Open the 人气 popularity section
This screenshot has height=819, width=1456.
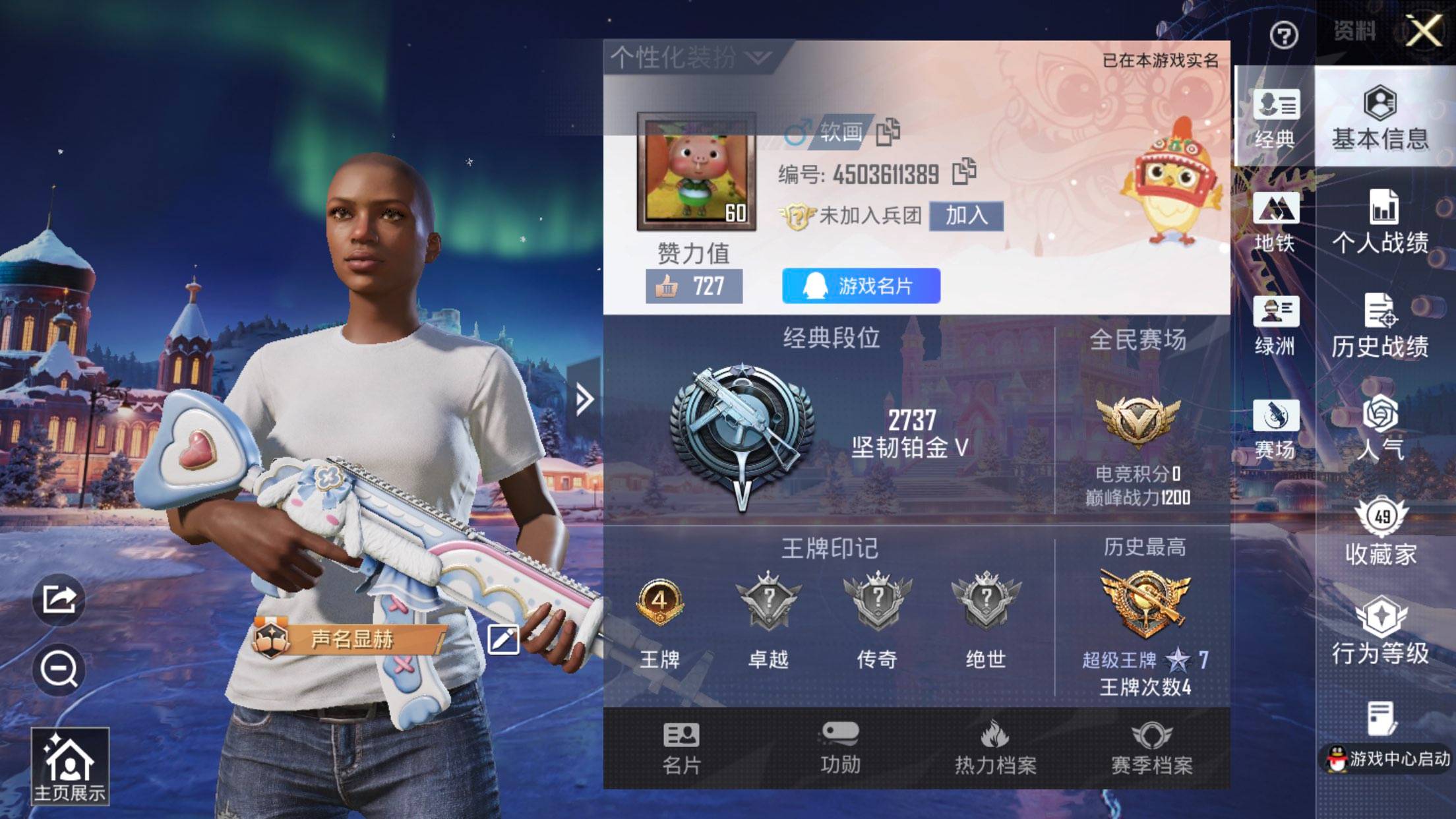point(1381,429)
